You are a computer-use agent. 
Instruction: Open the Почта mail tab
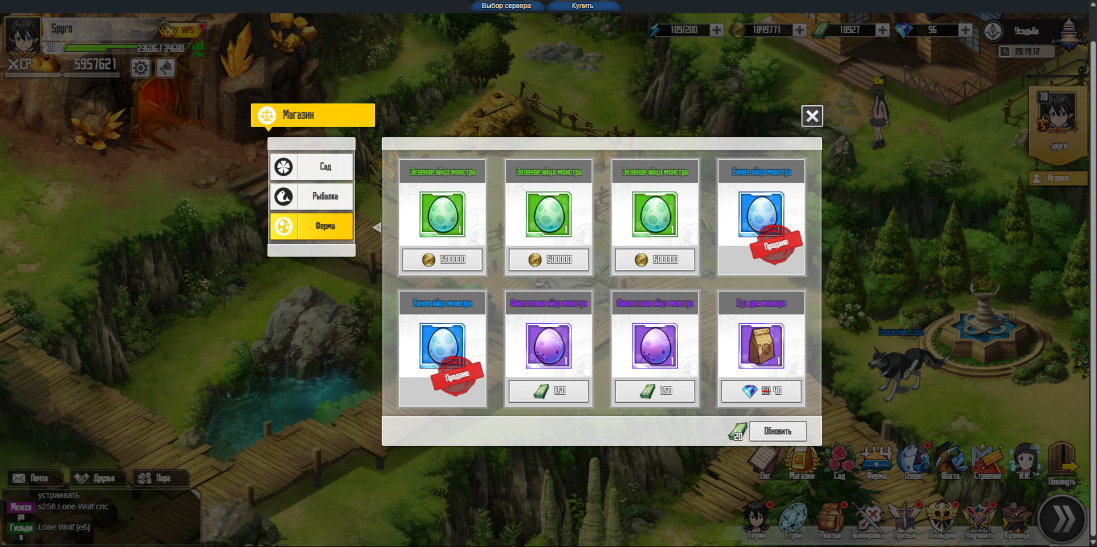32,478
